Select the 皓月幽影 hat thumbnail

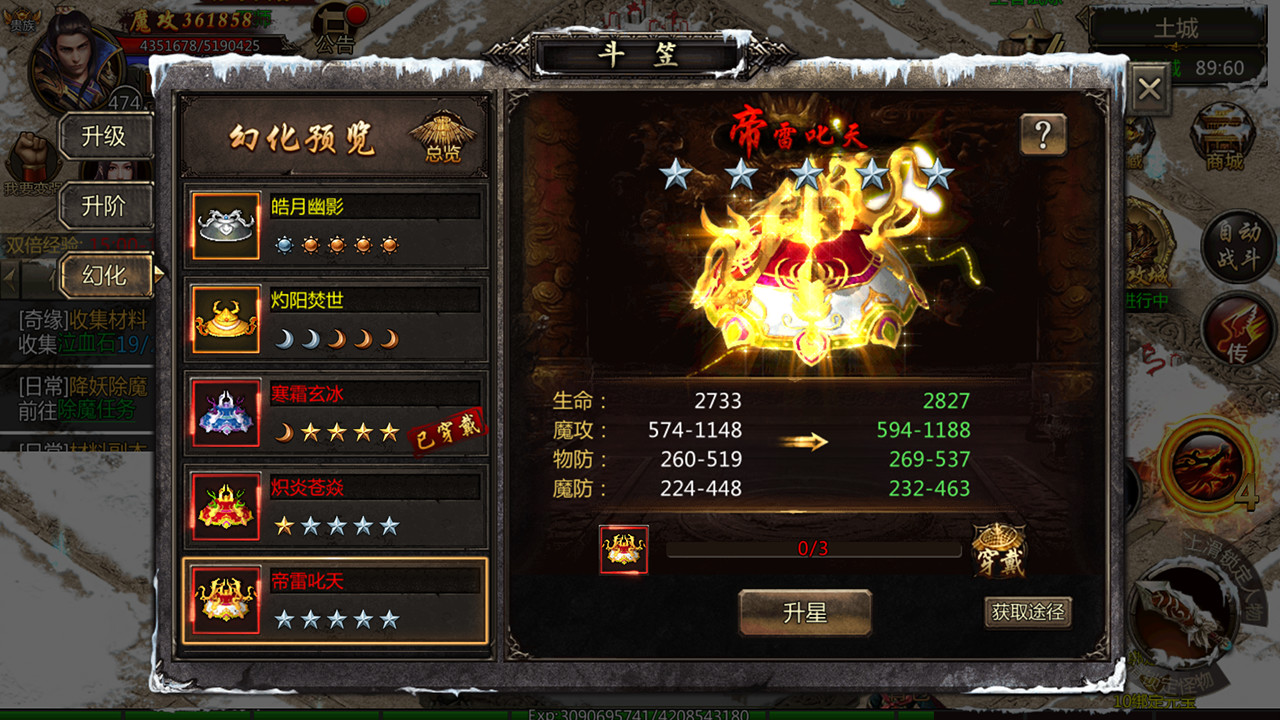(225, 225)
